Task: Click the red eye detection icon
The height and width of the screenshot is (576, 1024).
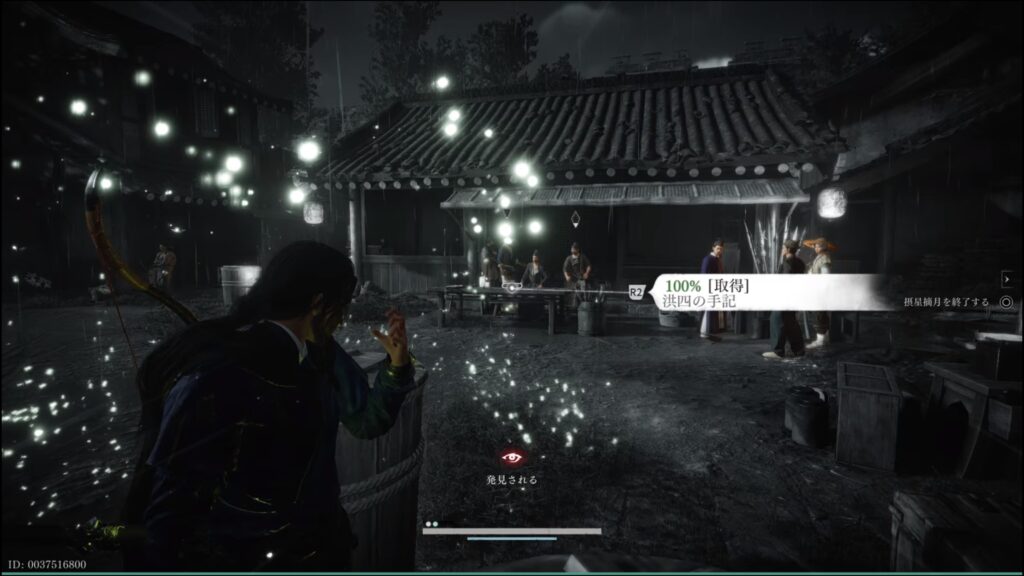Action: 512,457
